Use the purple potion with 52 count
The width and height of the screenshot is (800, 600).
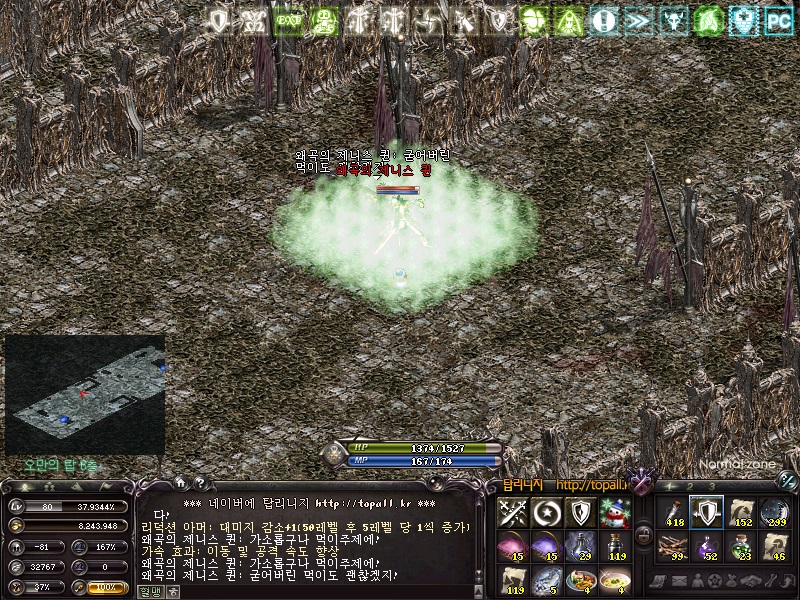click(x=706, y=546)
